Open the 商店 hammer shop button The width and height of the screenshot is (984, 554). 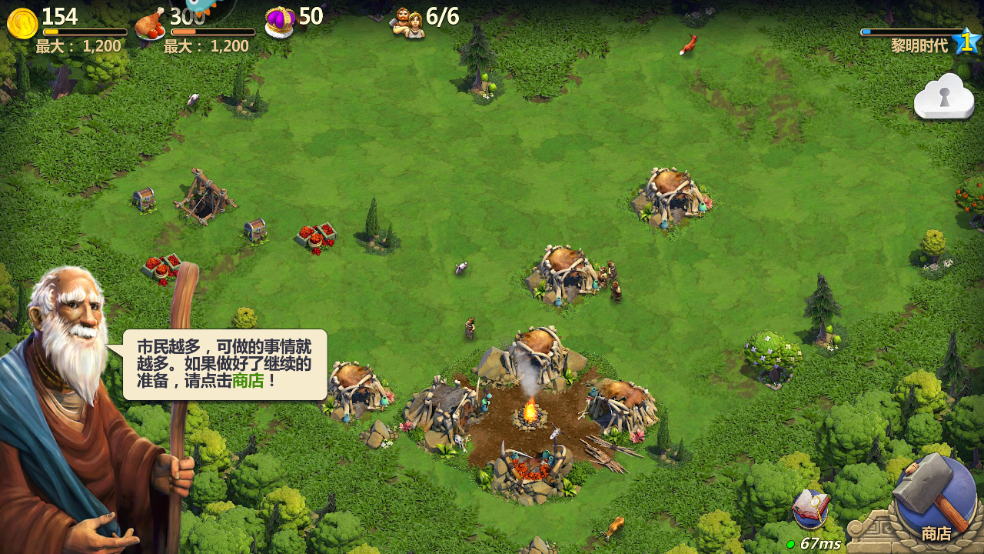[x=933, y=502]
